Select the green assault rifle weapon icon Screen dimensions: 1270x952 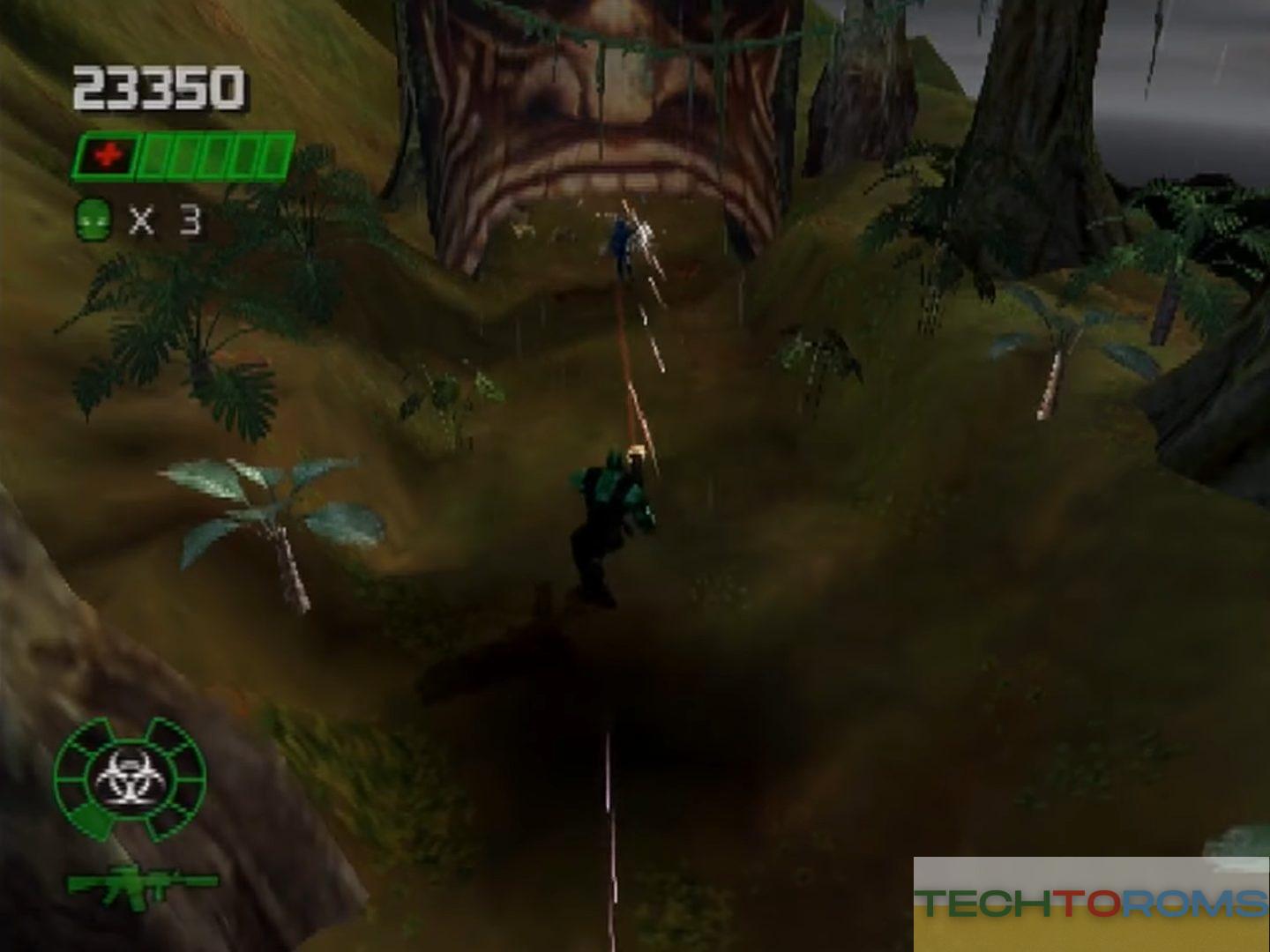[x=141, y=882]
